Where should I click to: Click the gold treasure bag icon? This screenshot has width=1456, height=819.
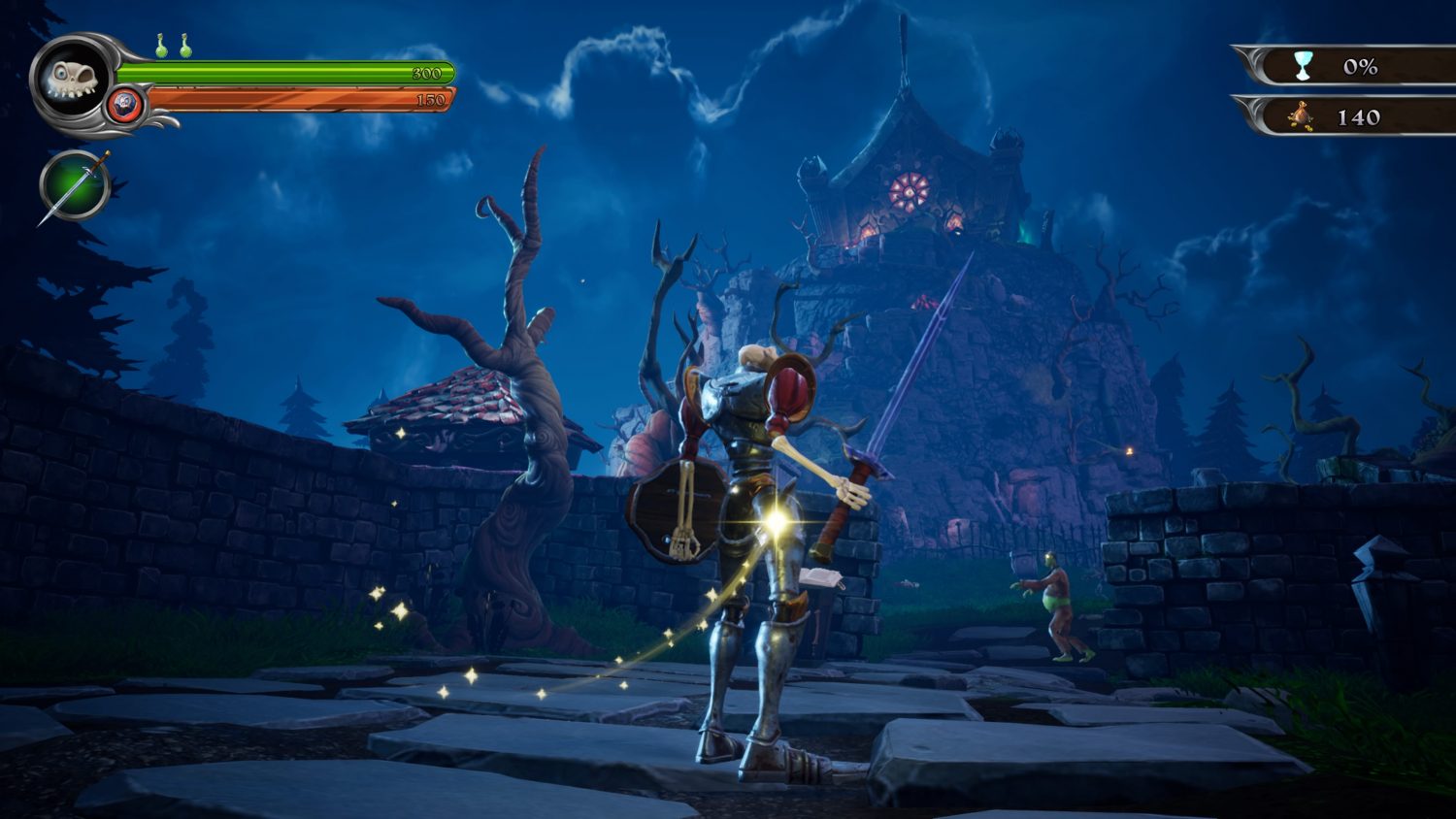(x=1301, y=117)
